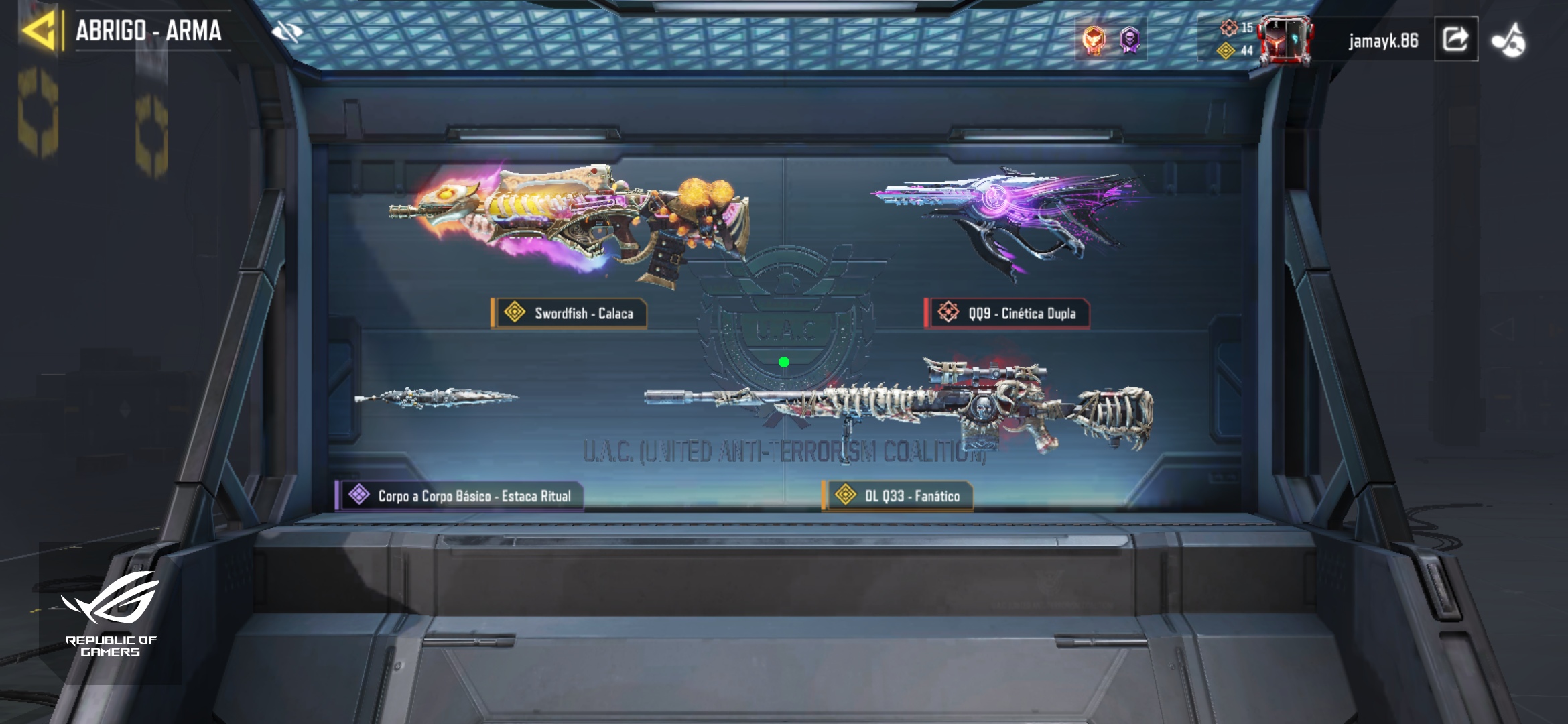Toggle the hide-interface eye icon

(x=287, y=31)
